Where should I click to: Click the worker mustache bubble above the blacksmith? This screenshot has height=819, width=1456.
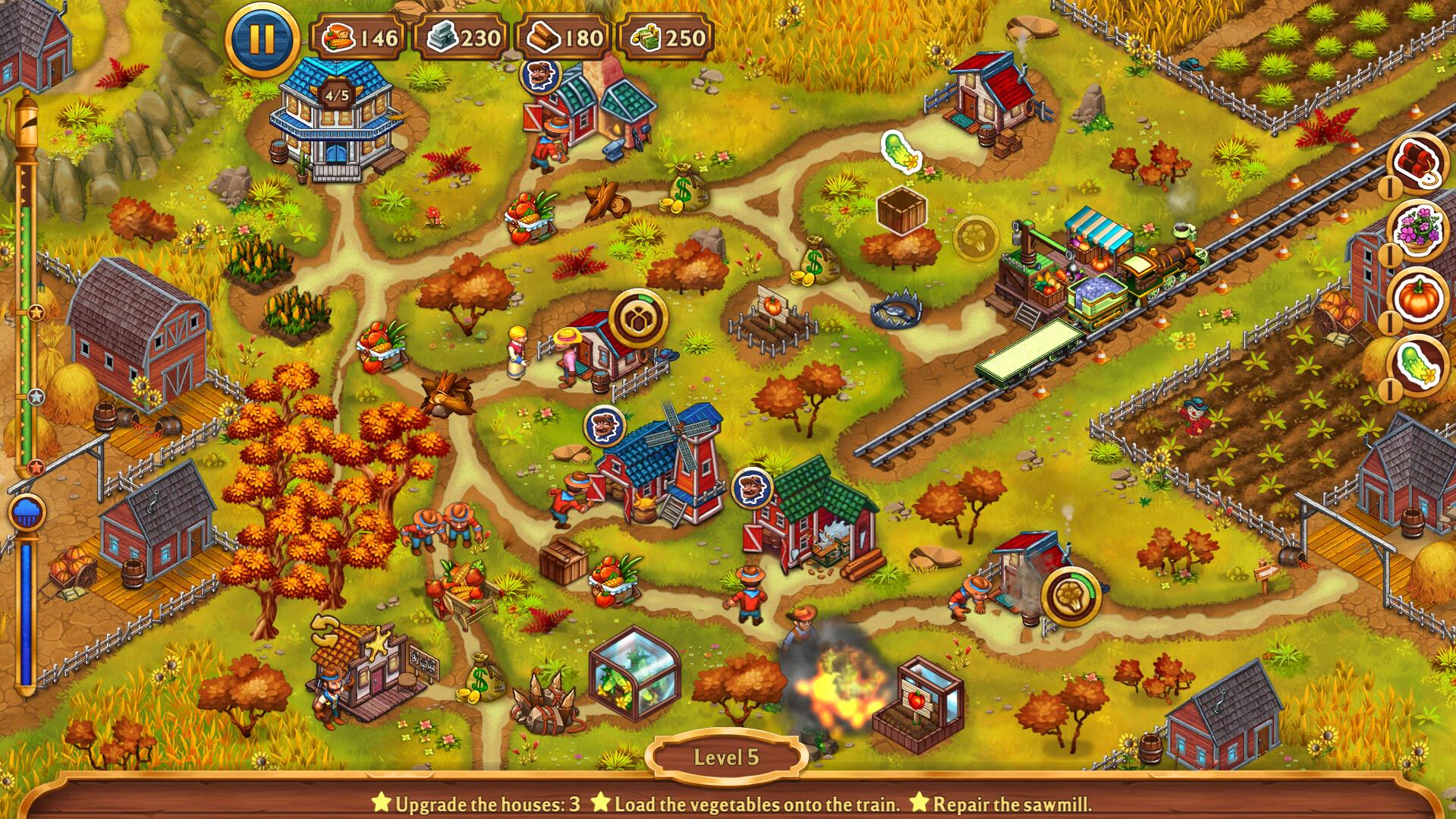tap(540, 78)
